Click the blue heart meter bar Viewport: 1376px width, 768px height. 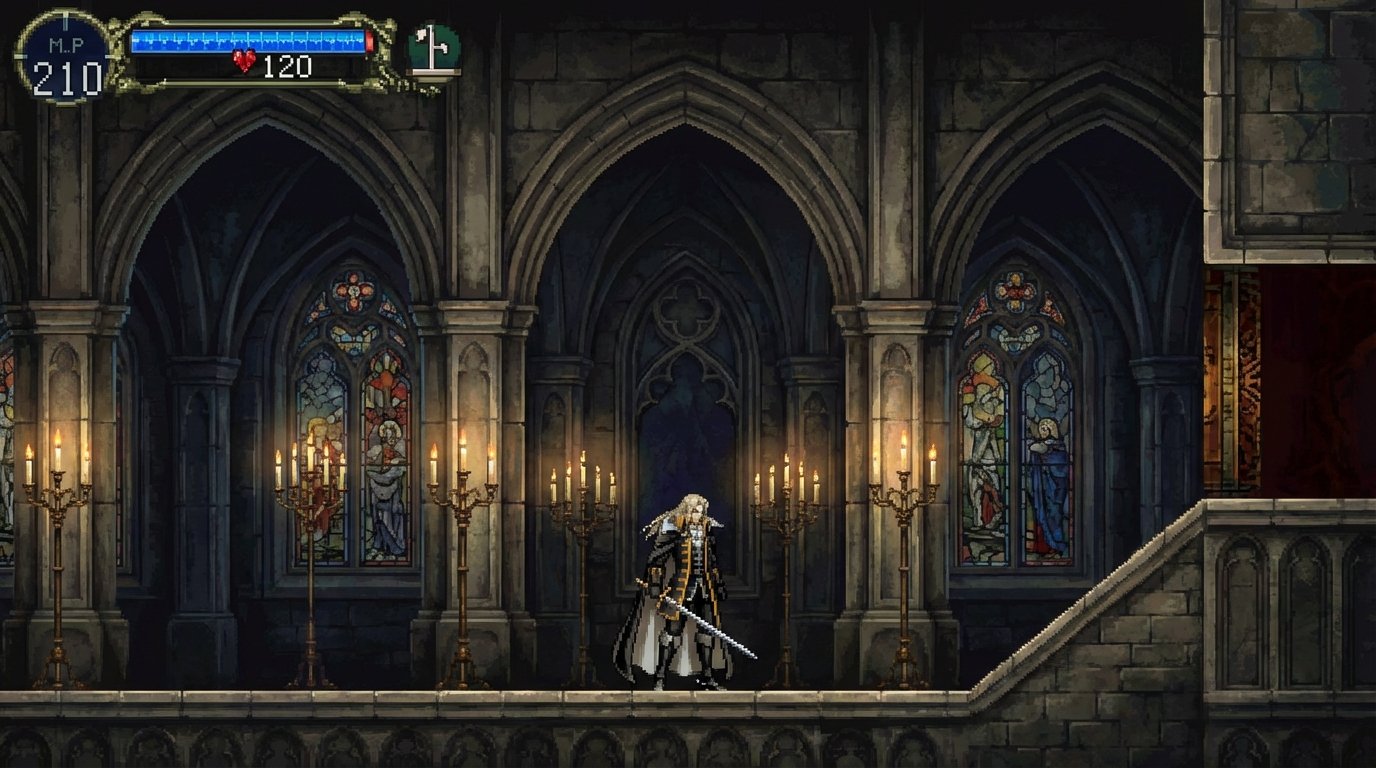250,40
